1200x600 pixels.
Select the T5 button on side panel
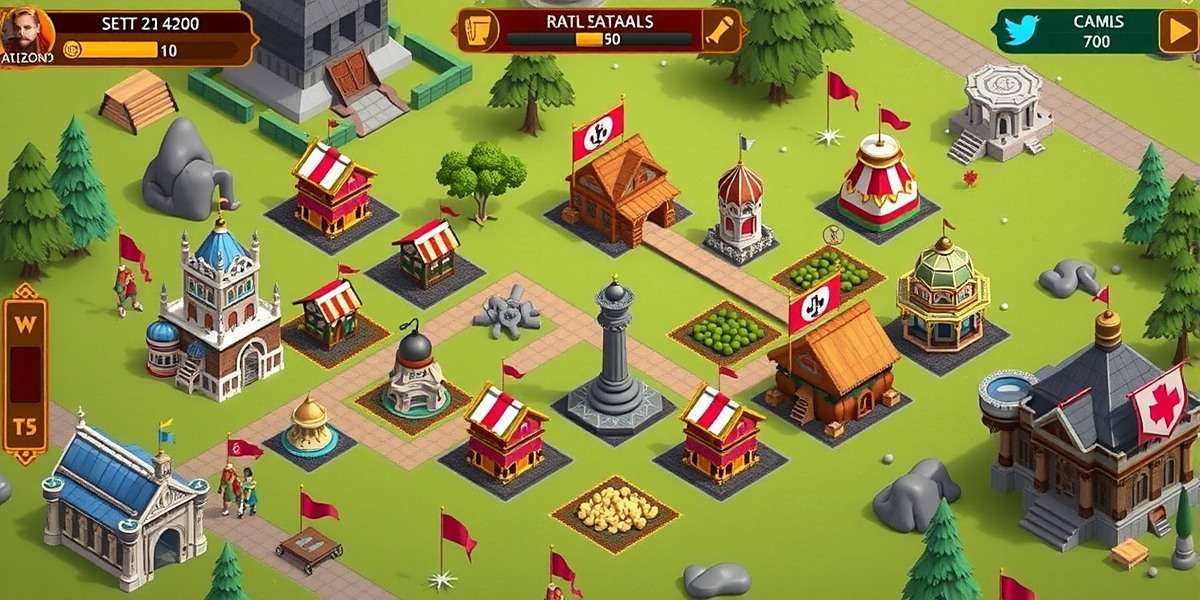24,427
